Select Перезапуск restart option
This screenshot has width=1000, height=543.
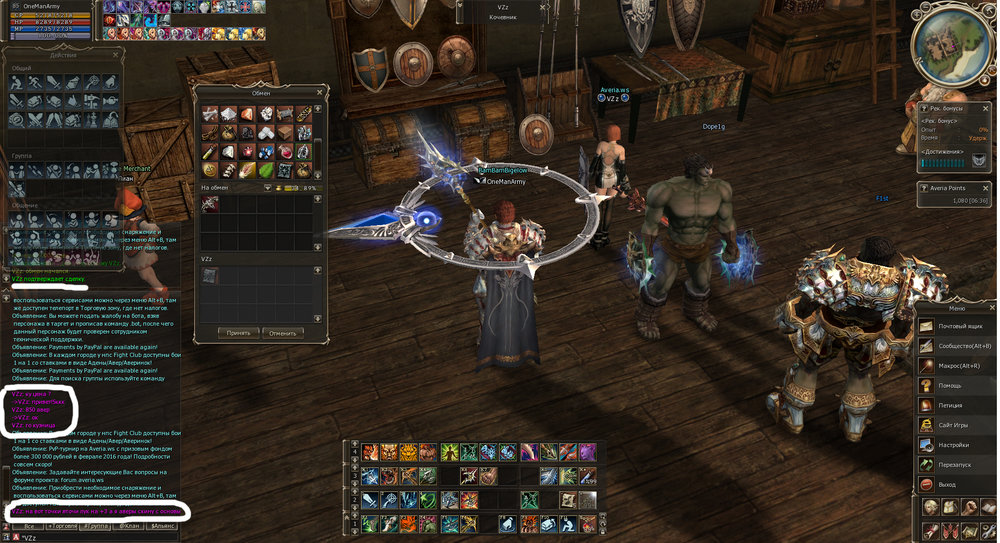pyautogui.click(x=958, y=465)
